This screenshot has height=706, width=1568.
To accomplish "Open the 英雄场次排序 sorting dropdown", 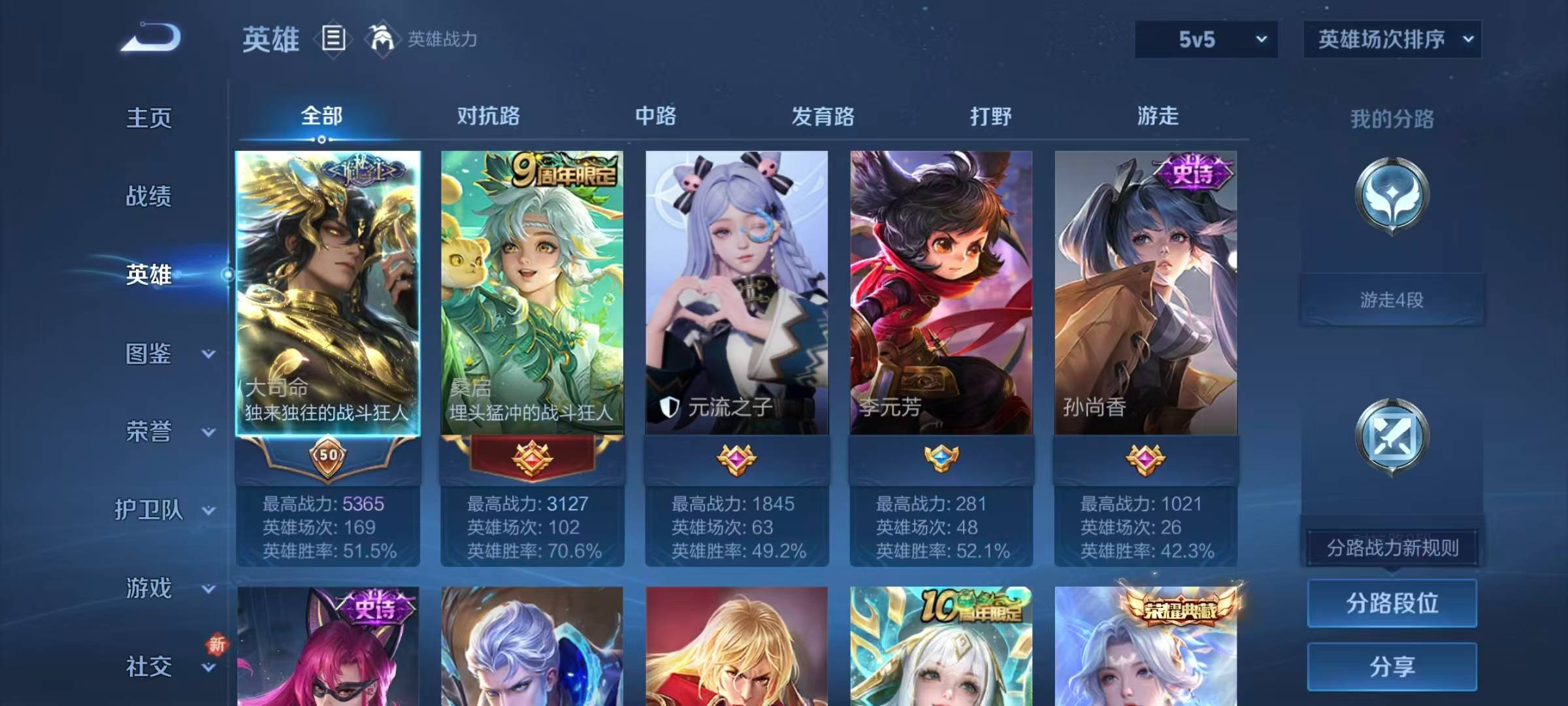I will (1392, 39).
